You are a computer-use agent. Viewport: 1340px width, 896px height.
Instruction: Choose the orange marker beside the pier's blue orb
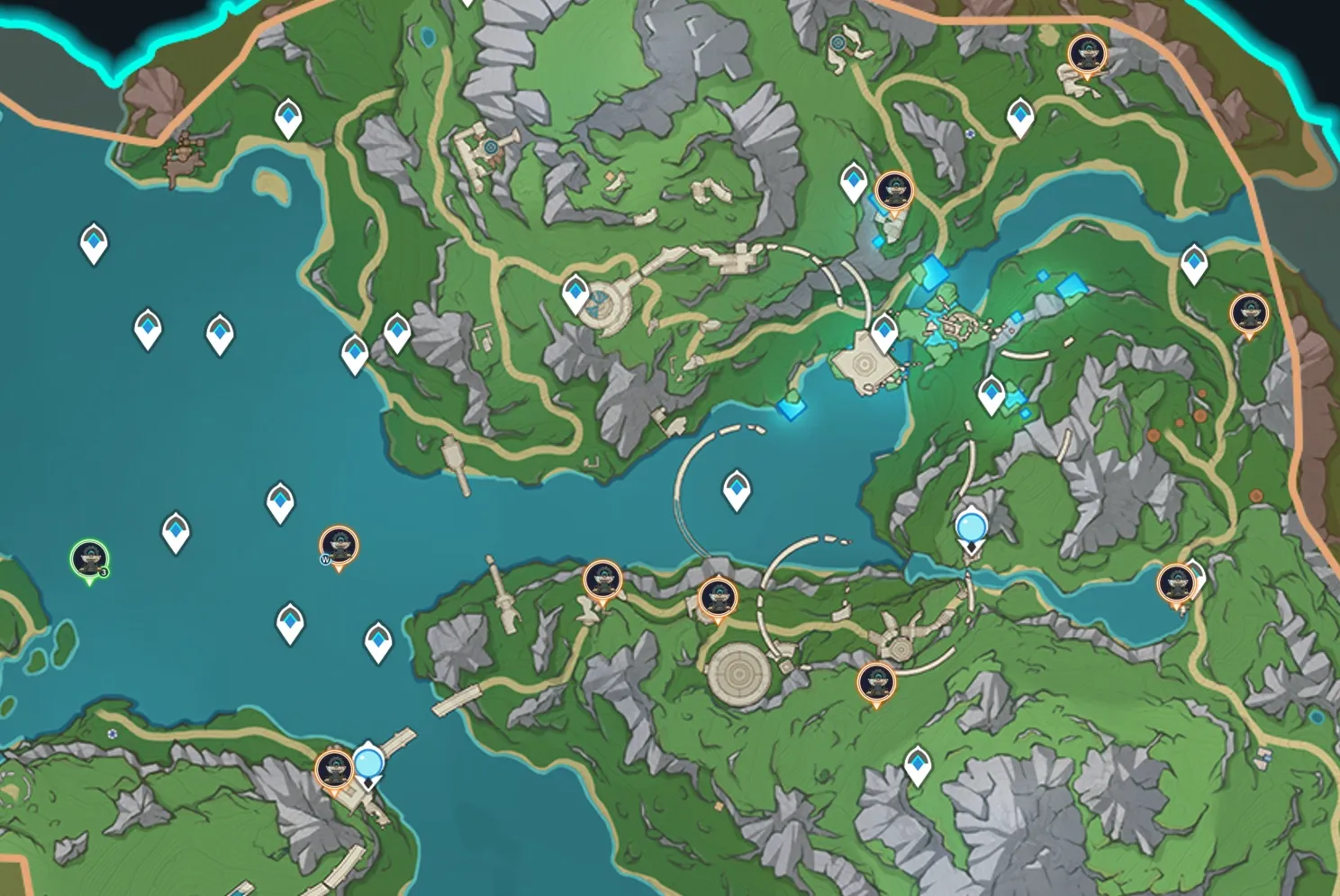coord(334,771)
